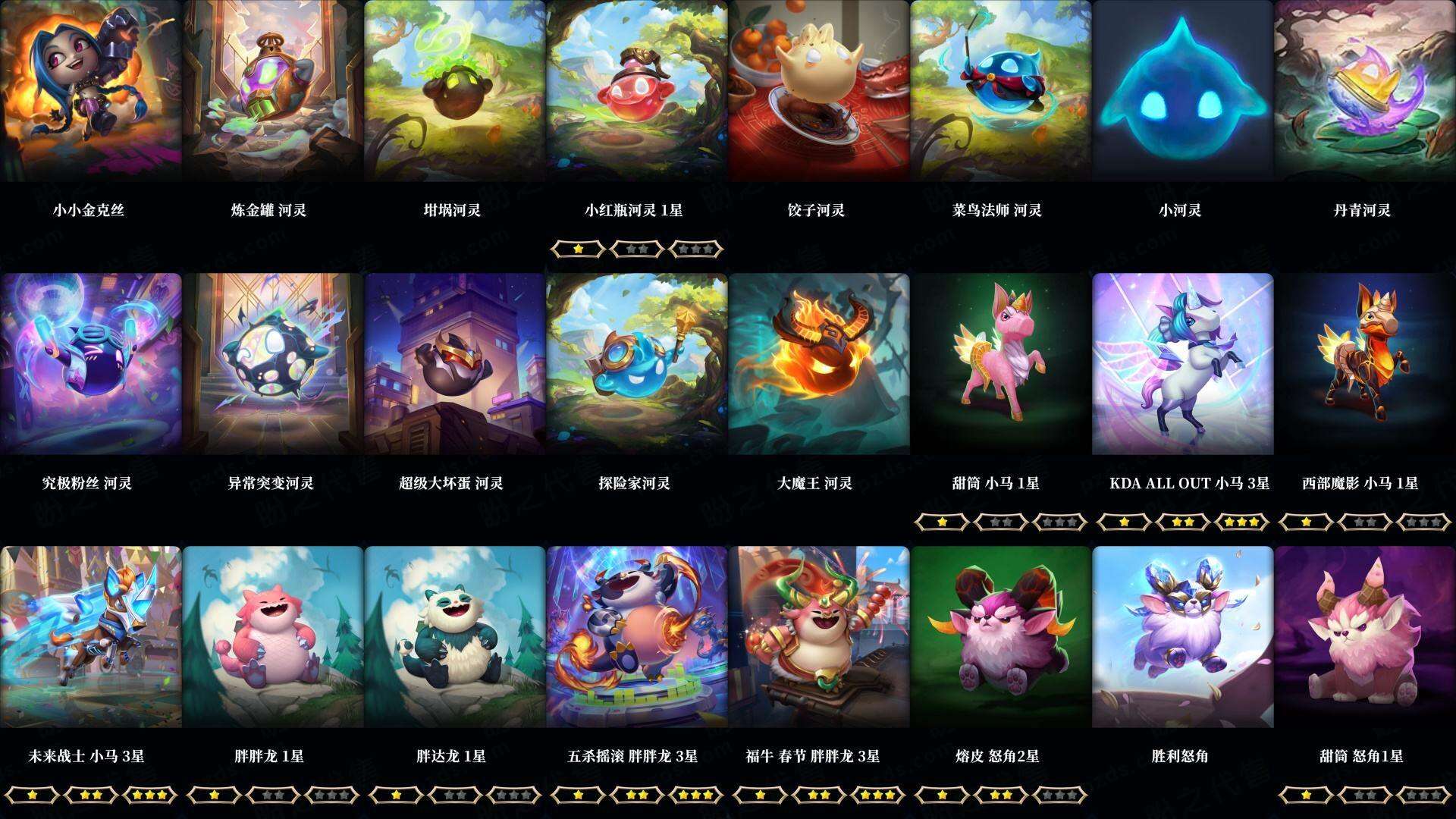Set 小红瓶河灵 to 2 stars
Viewport: 1456px width, 819px height.
[637, 249]
